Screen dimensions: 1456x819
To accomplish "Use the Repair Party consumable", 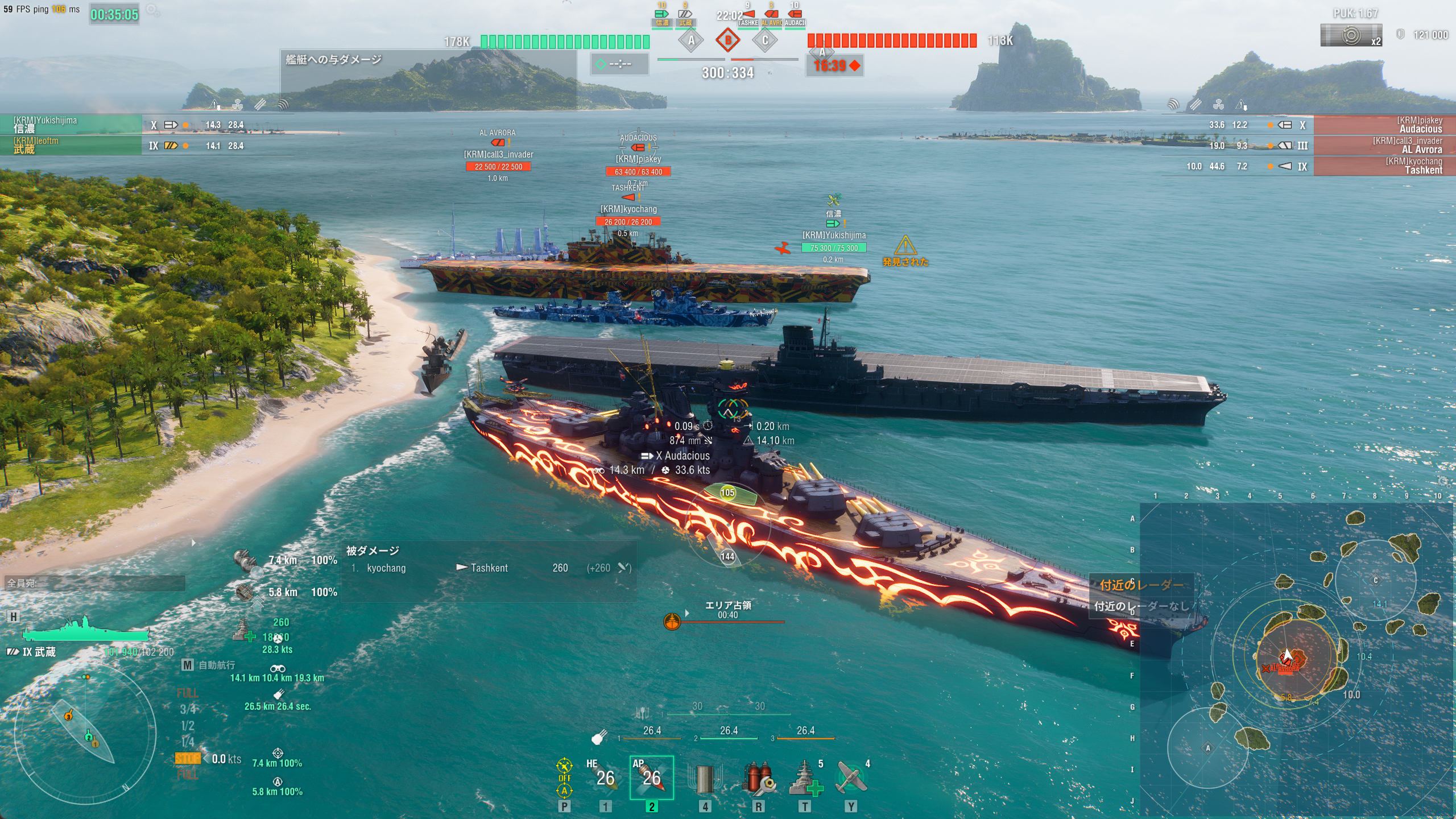I will 805,778.
